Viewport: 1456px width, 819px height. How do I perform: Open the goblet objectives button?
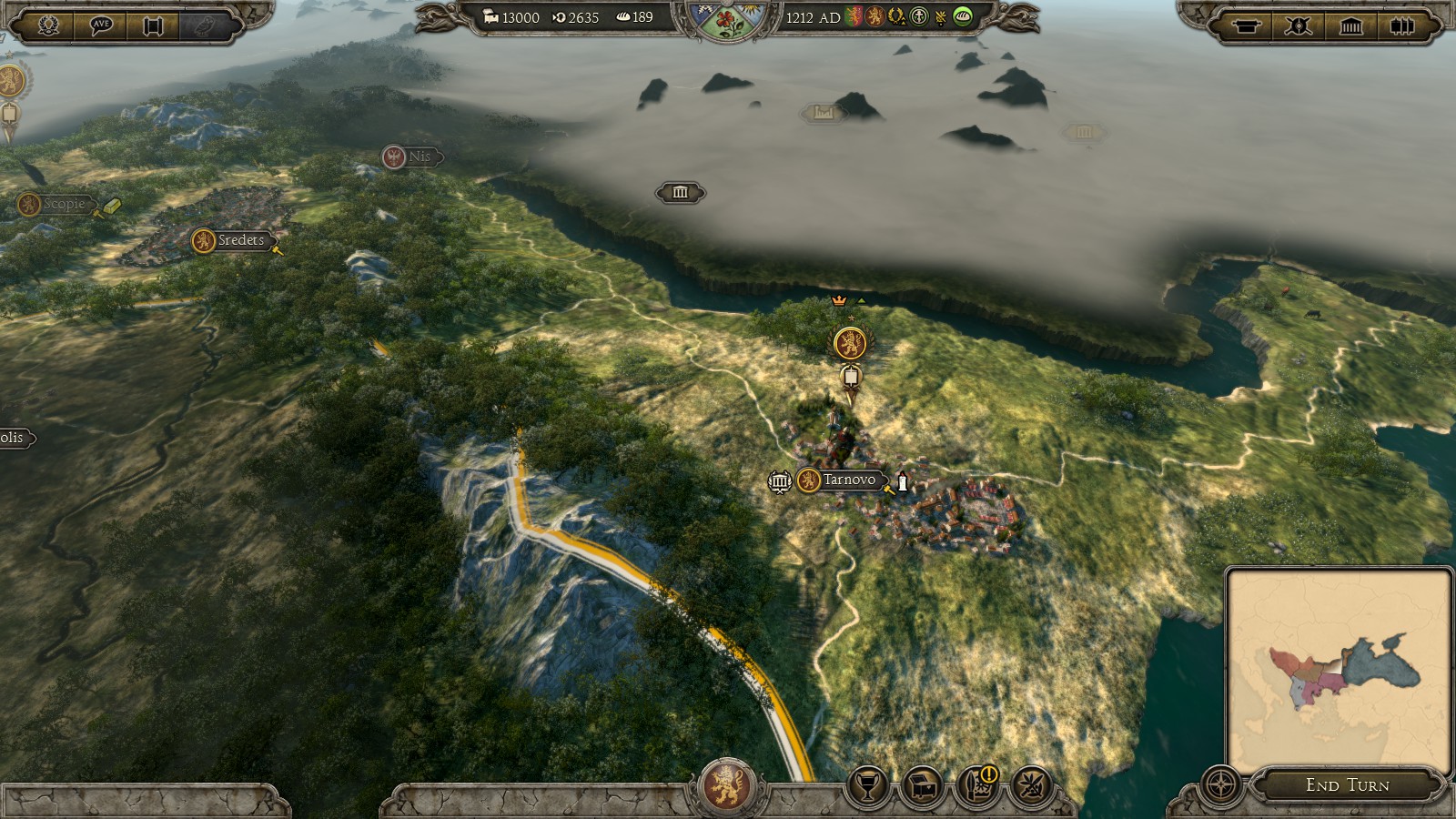868,785
